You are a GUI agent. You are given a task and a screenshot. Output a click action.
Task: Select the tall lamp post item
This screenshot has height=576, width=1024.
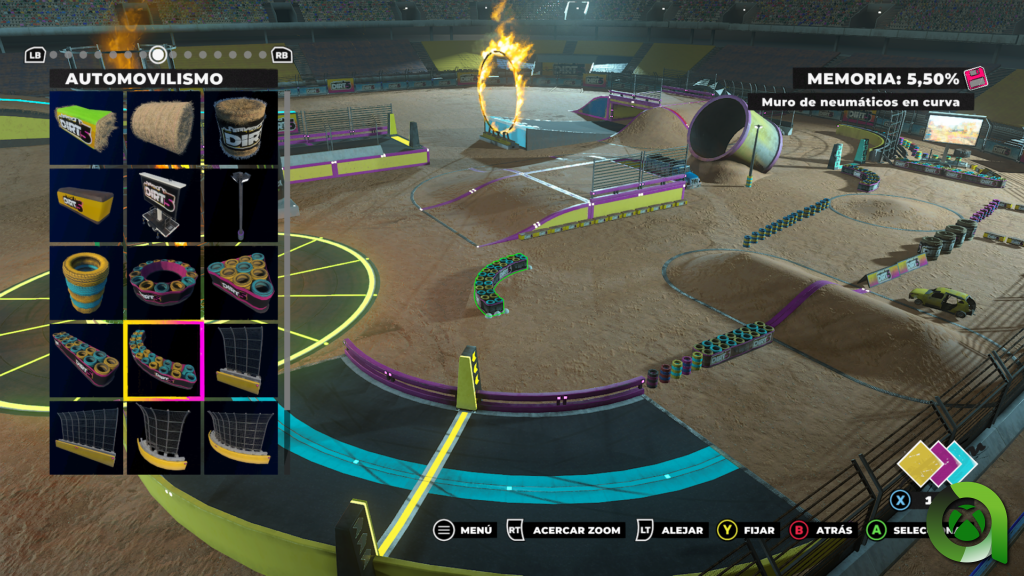point(241,204)
